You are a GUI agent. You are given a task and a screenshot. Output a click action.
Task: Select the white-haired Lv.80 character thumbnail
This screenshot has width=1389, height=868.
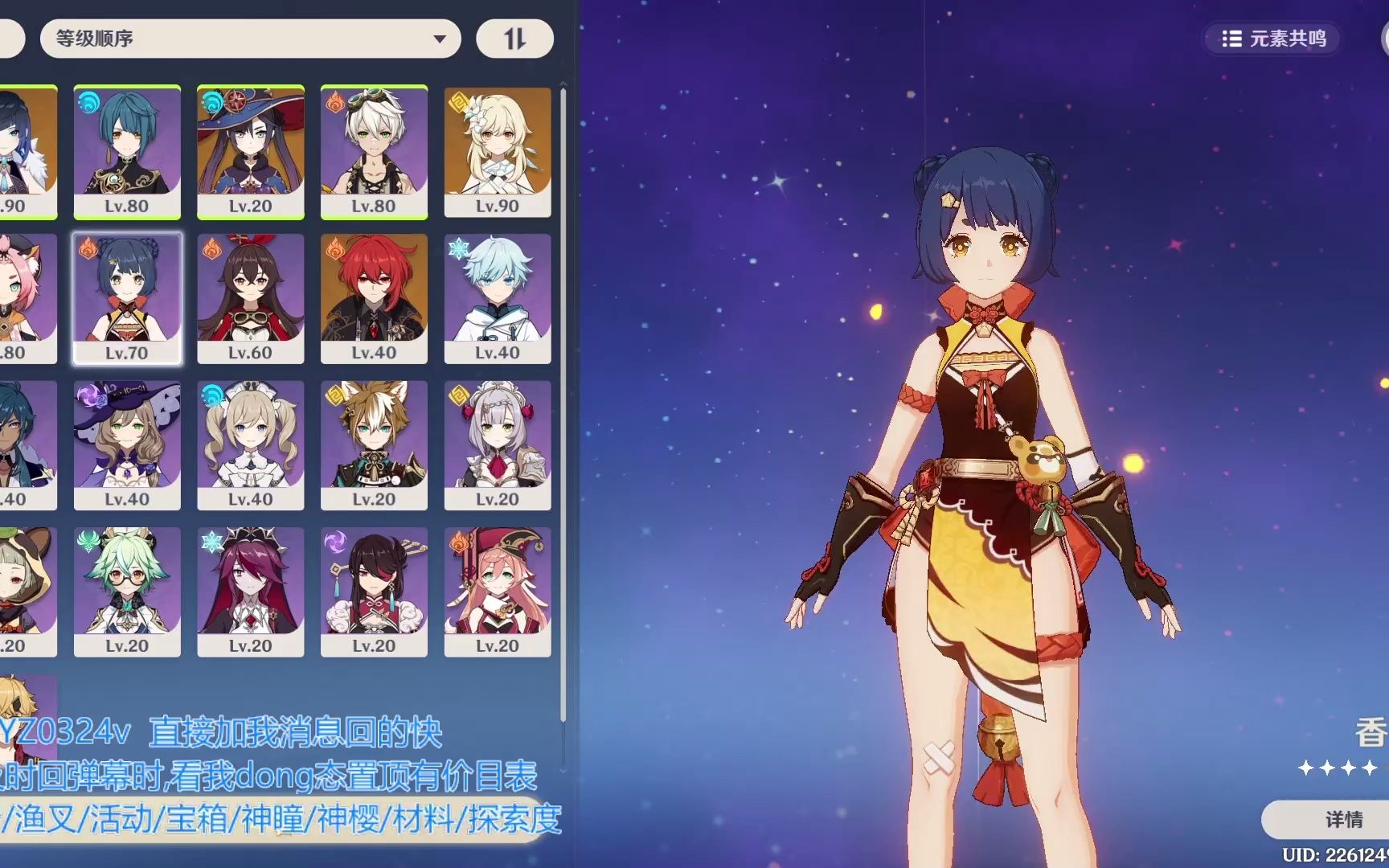[375, 151]
